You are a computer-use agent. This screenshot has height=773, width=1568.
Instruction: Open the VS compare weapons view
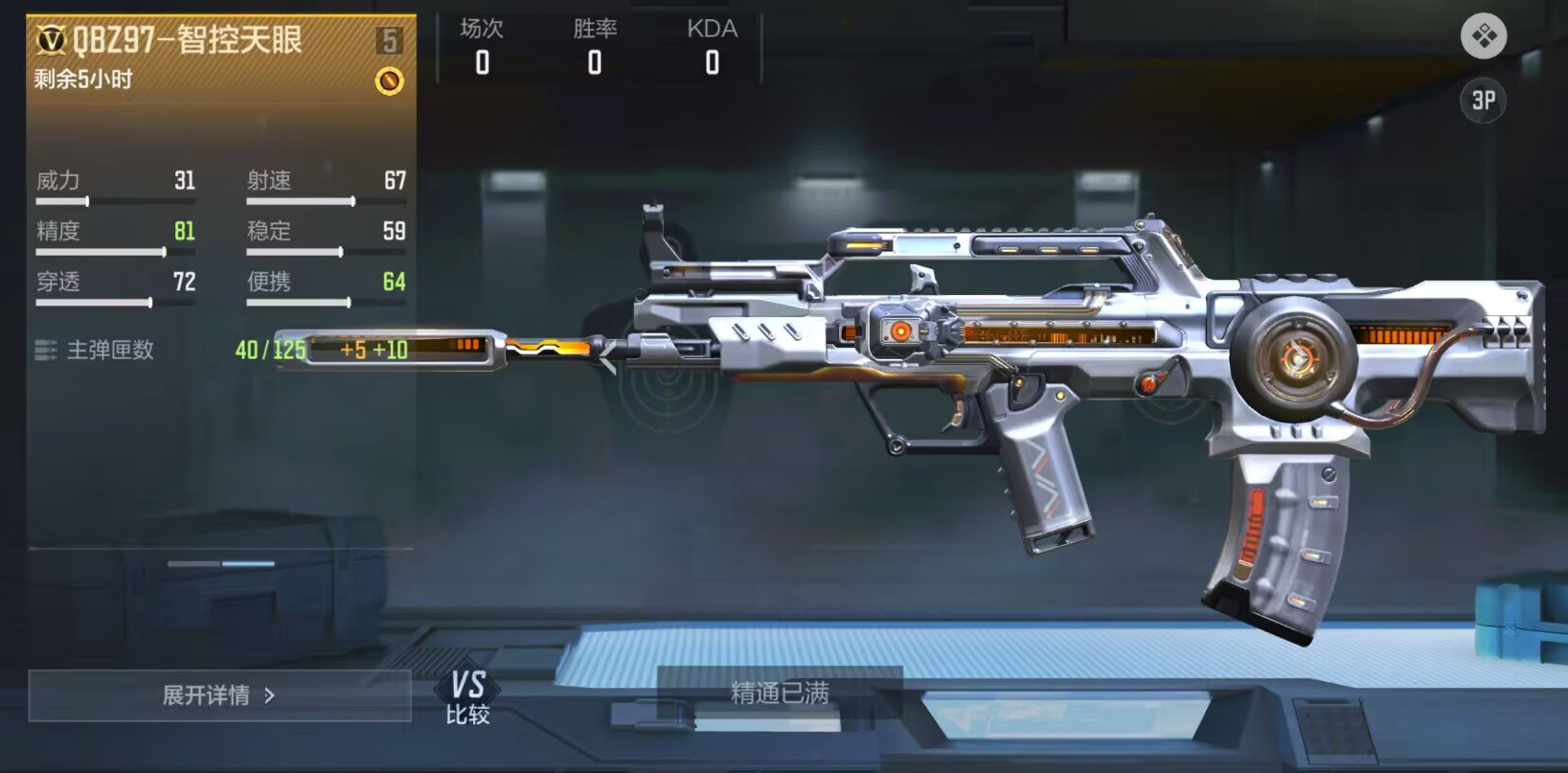467,696
